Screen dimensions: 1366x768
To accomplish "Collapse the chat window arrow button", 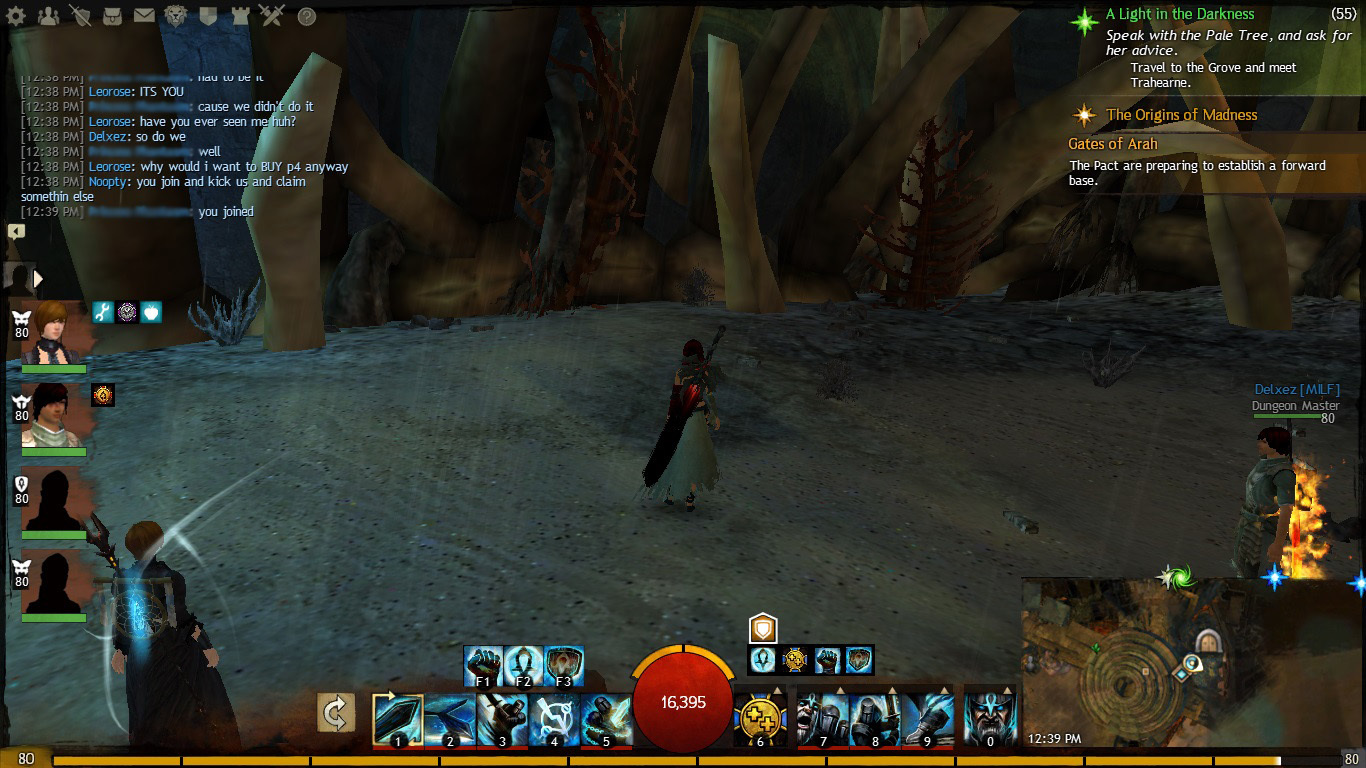I will click(16, 231).
